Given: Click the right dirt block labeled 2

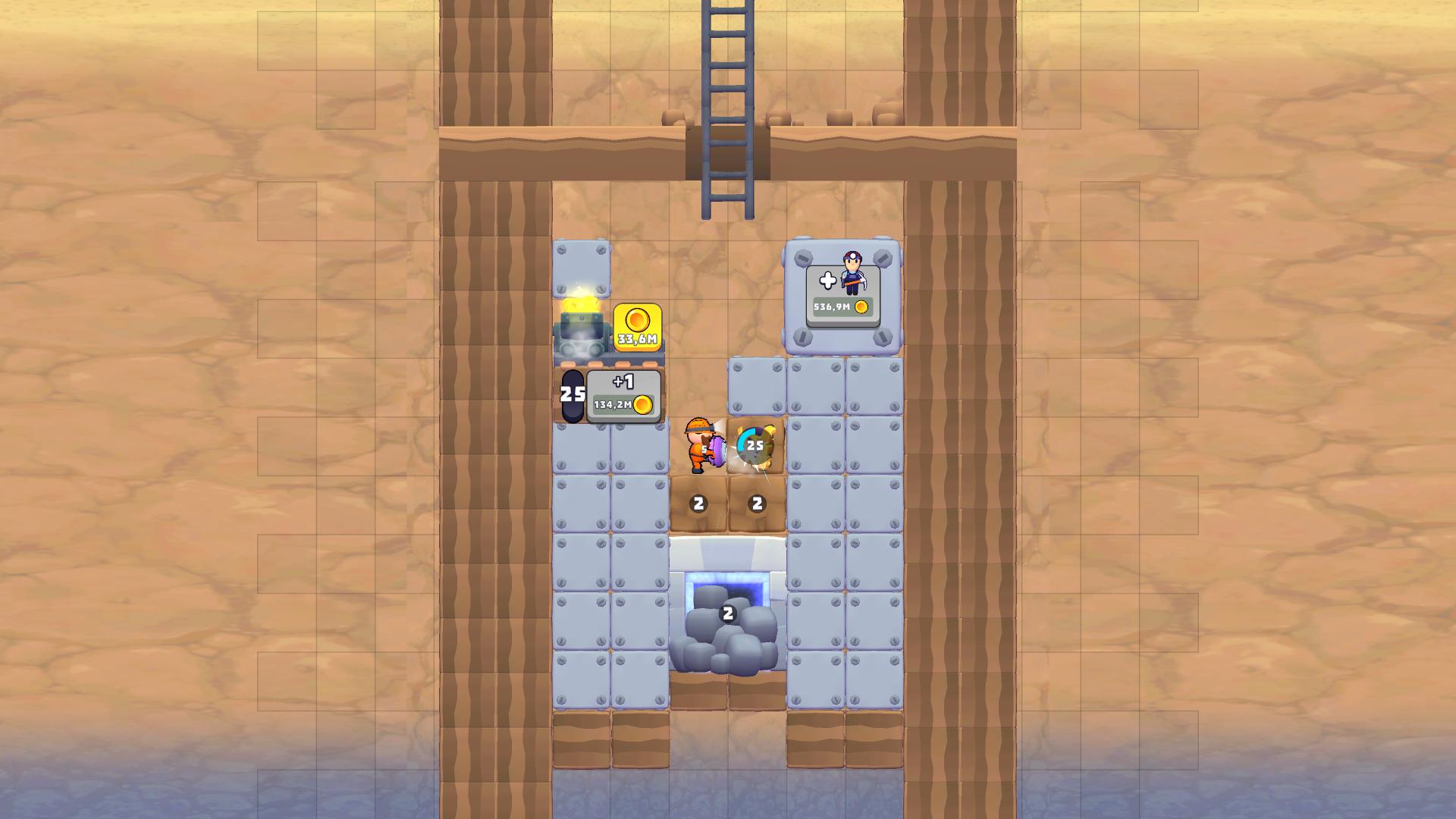Looking at the screenshot, I should [755, 502].
